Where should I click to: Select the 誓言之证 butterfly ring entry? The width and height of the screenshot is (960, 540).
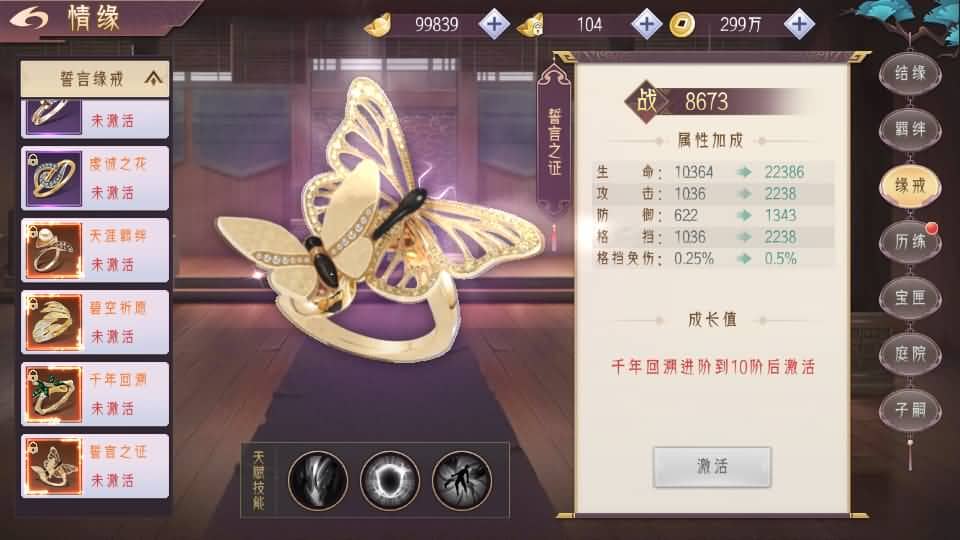click(95, 466)
